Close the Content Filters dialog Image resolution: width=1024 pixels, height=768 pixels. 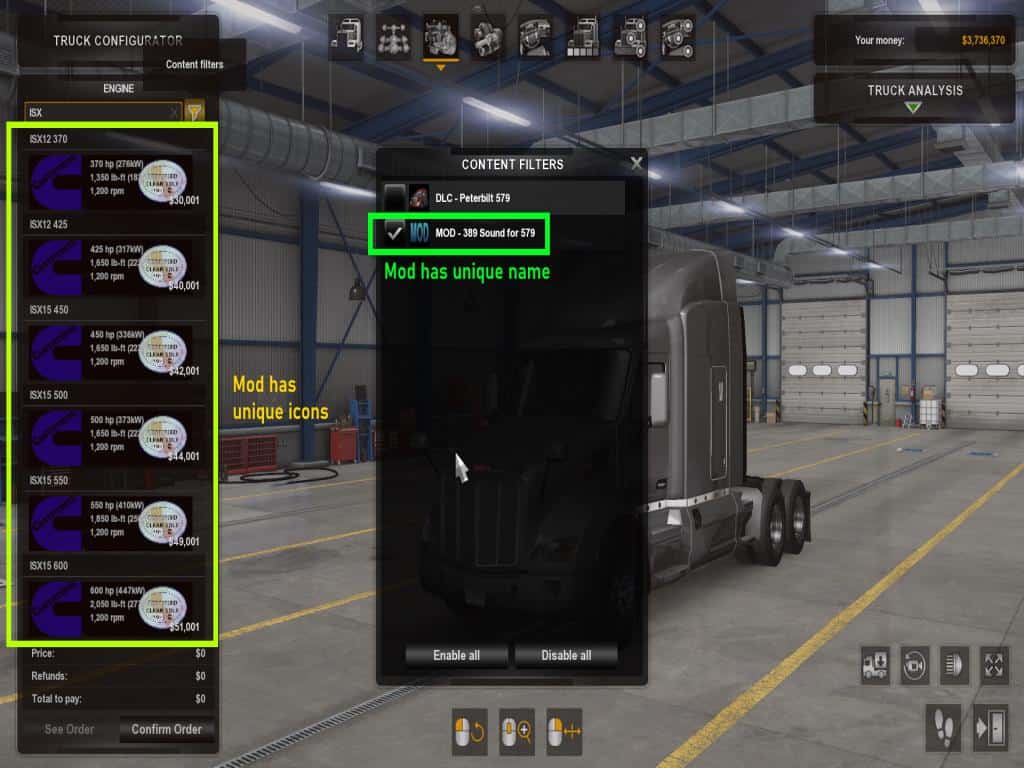(x=636, y=164)
